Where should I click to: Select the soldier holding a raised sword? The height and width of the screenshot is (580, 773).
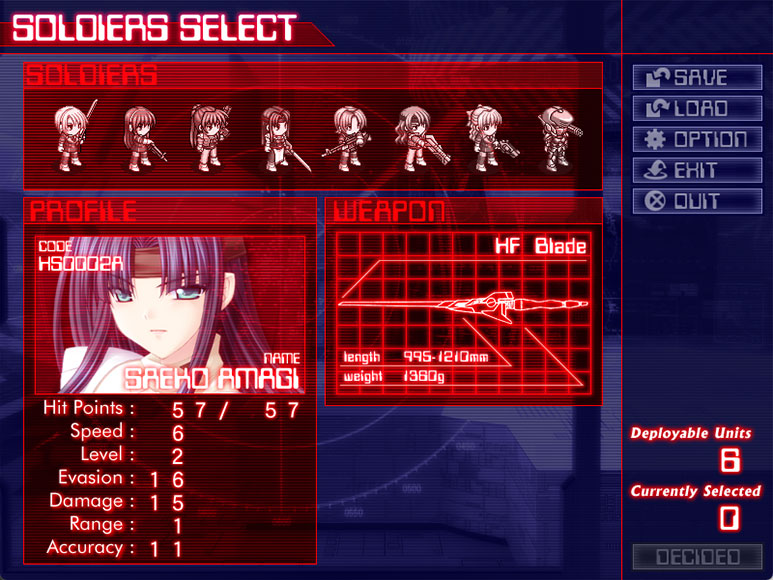(x=73, y=134)
